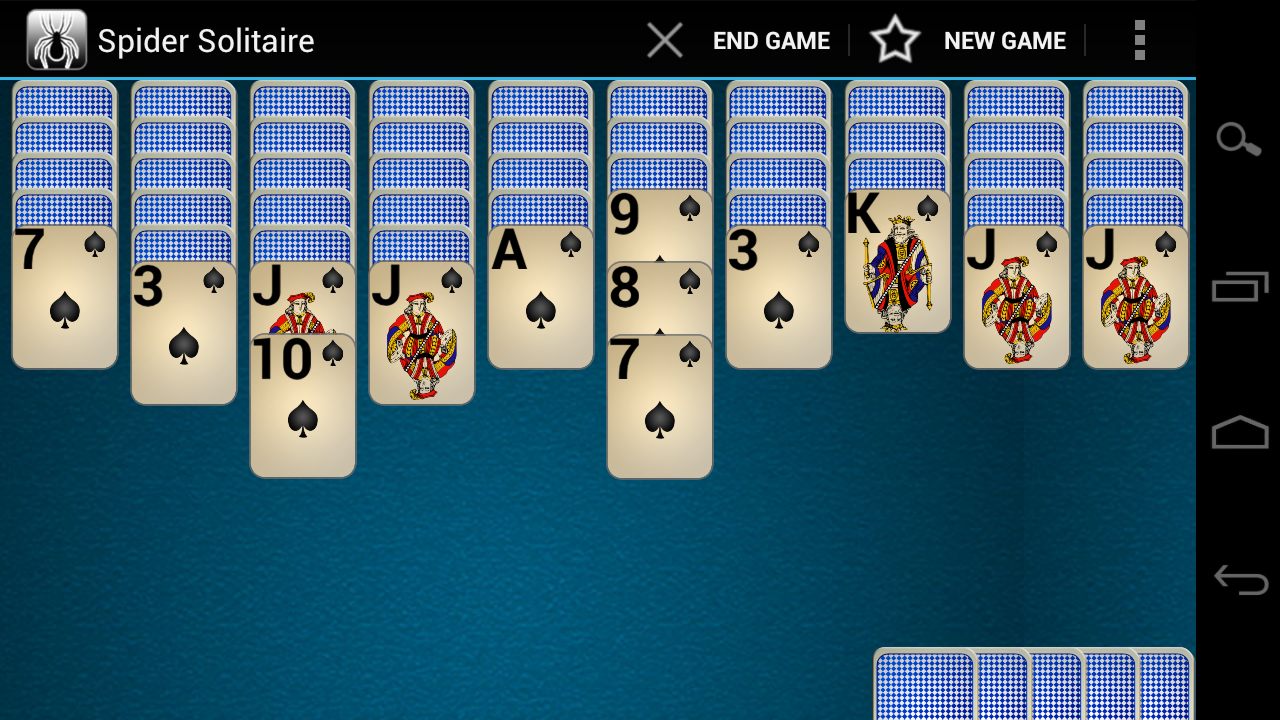Click the star icon beside NEW GAME
Viewport: 1280px width, 720px height.
point(896,40)
